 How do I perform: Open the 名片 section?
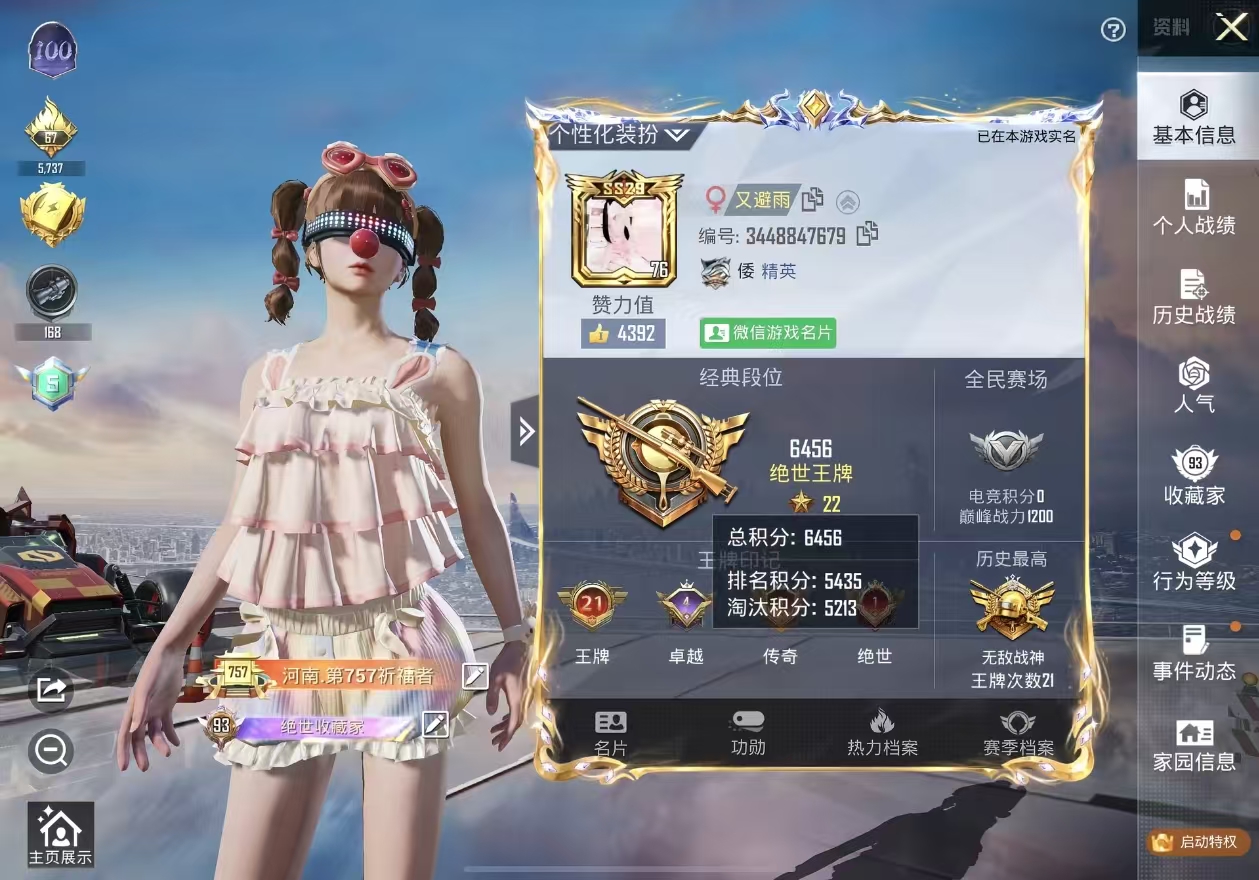[610, 733]
